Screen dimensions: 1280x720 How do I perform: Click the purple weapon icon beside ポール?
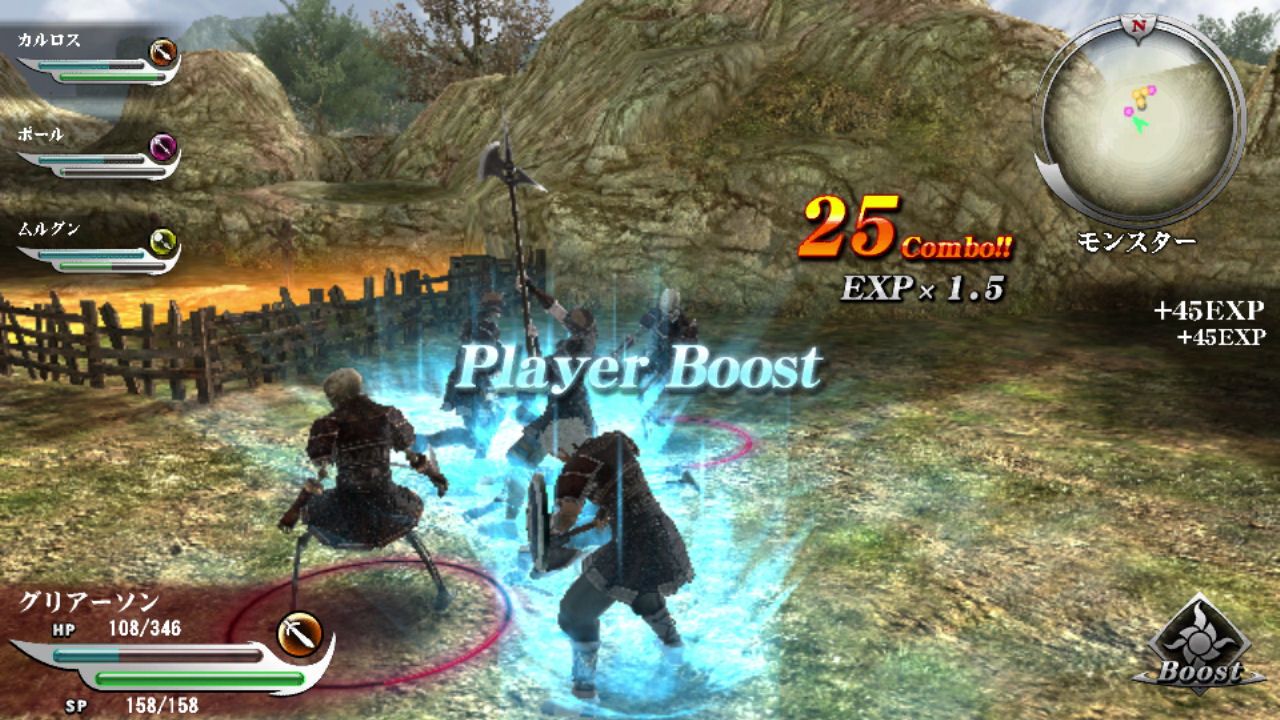tap(160, 148)
